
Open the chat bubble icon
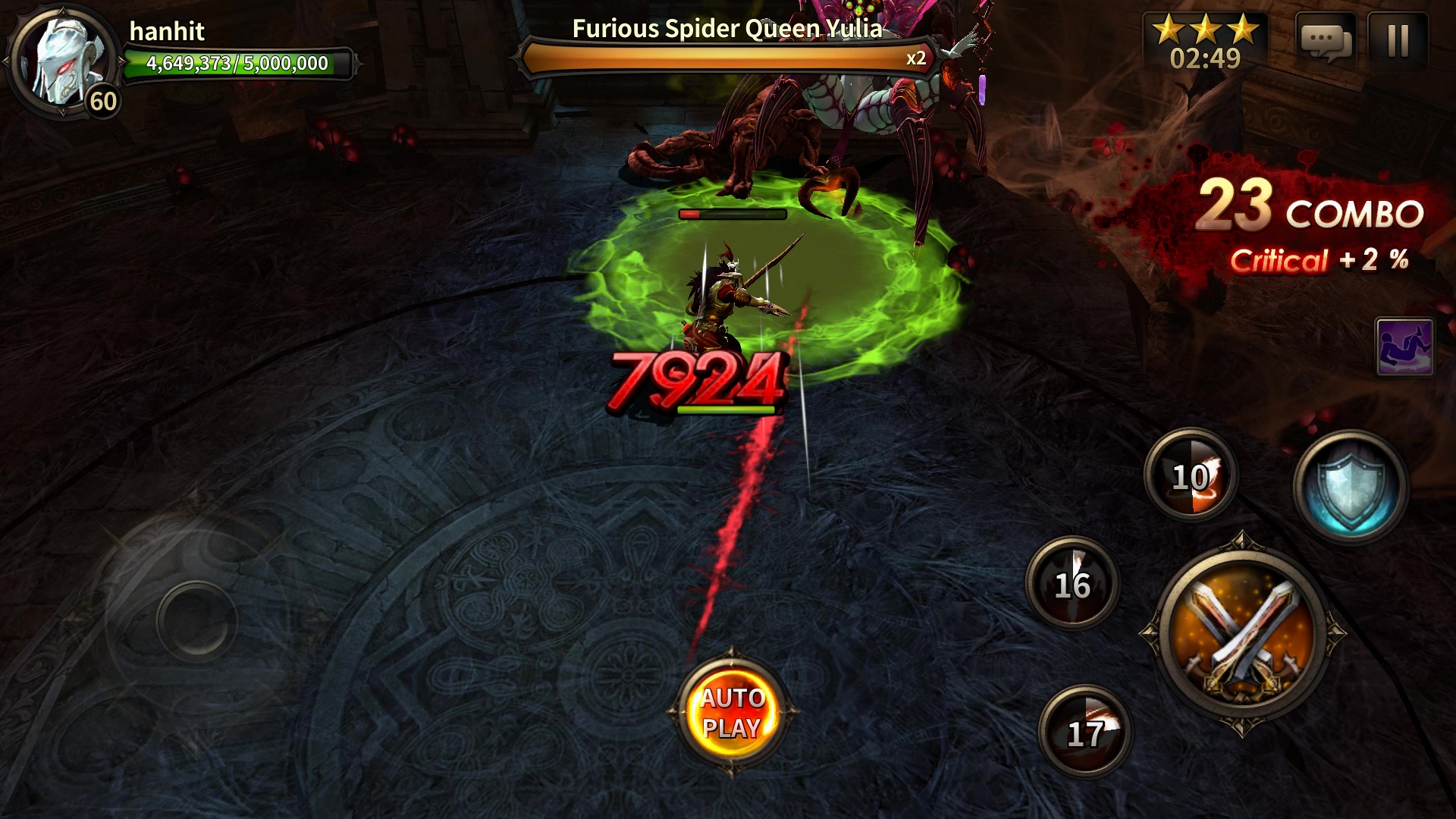tap(1326, 41)
